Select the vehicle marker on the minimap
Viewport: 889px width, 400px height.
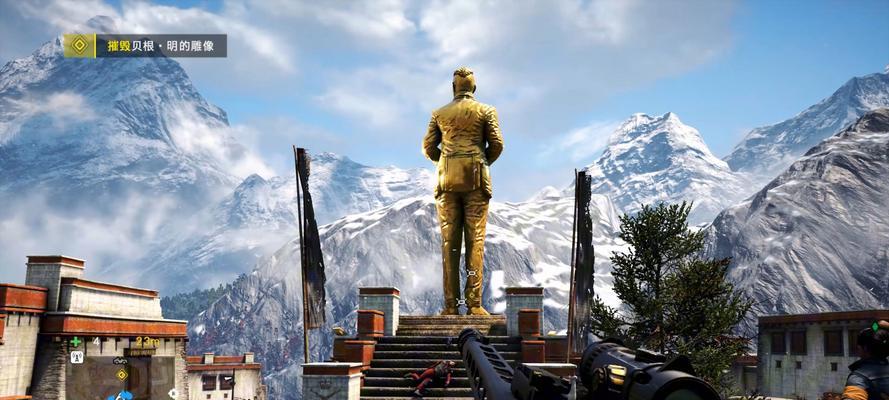[x=120, y=360]
